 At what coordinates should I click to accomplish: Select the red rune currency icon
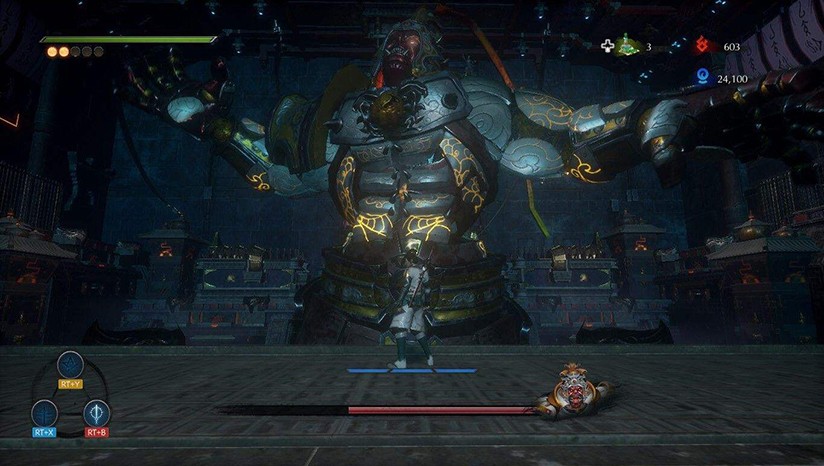pyautogui.click(x=703, y=46)
